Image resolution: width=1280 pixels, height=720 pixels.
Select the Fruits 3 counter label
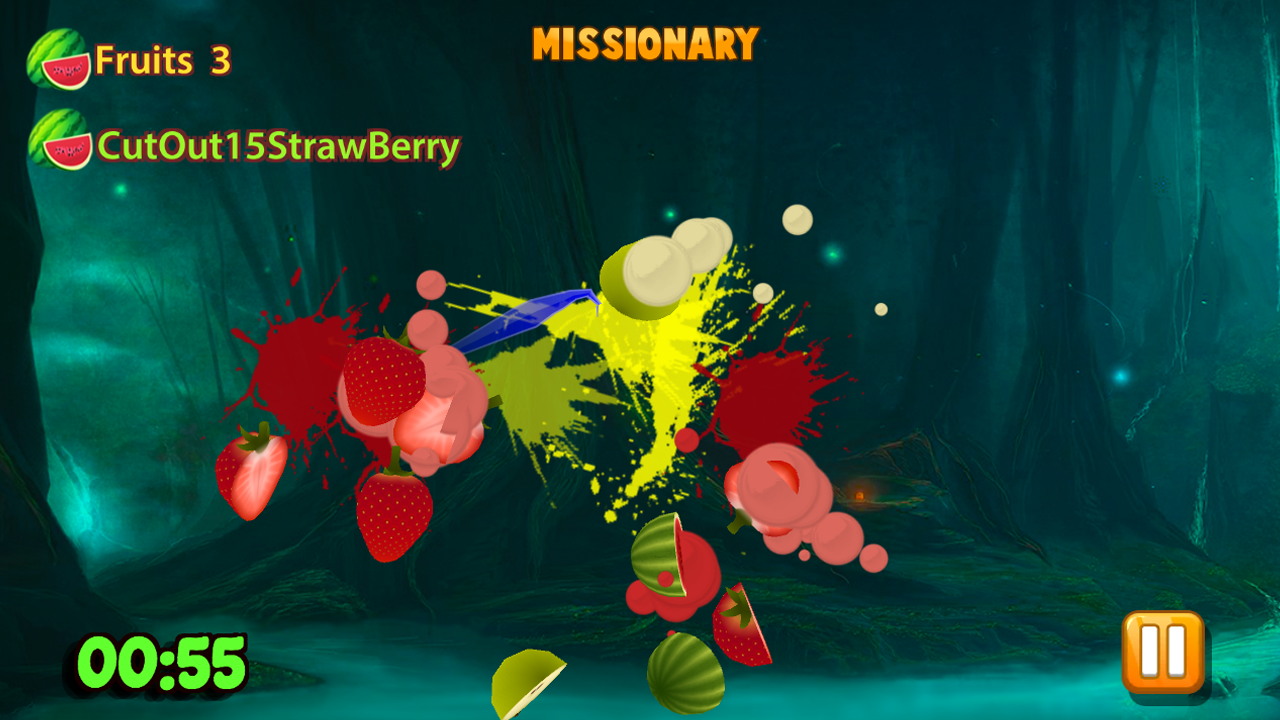click(x=162, y=60)
